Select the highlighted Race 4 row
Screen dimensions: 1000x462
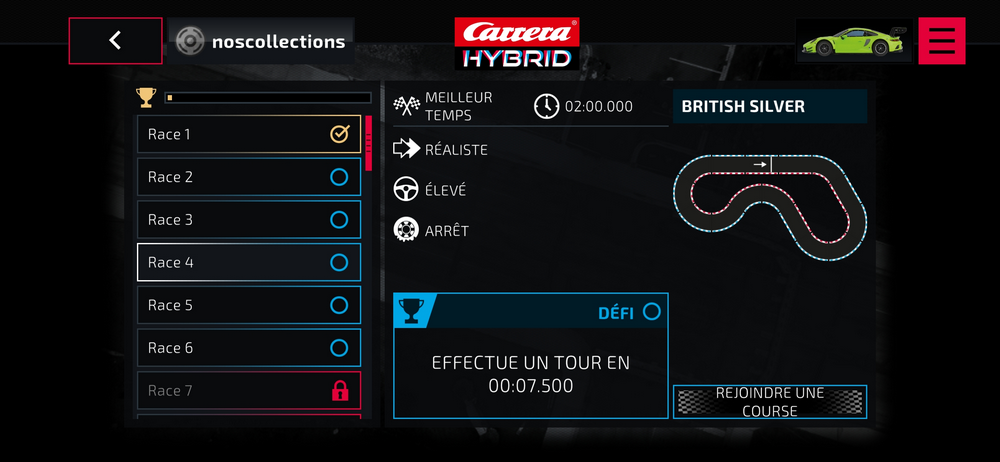pyautogui.click(x=248, y=263)
